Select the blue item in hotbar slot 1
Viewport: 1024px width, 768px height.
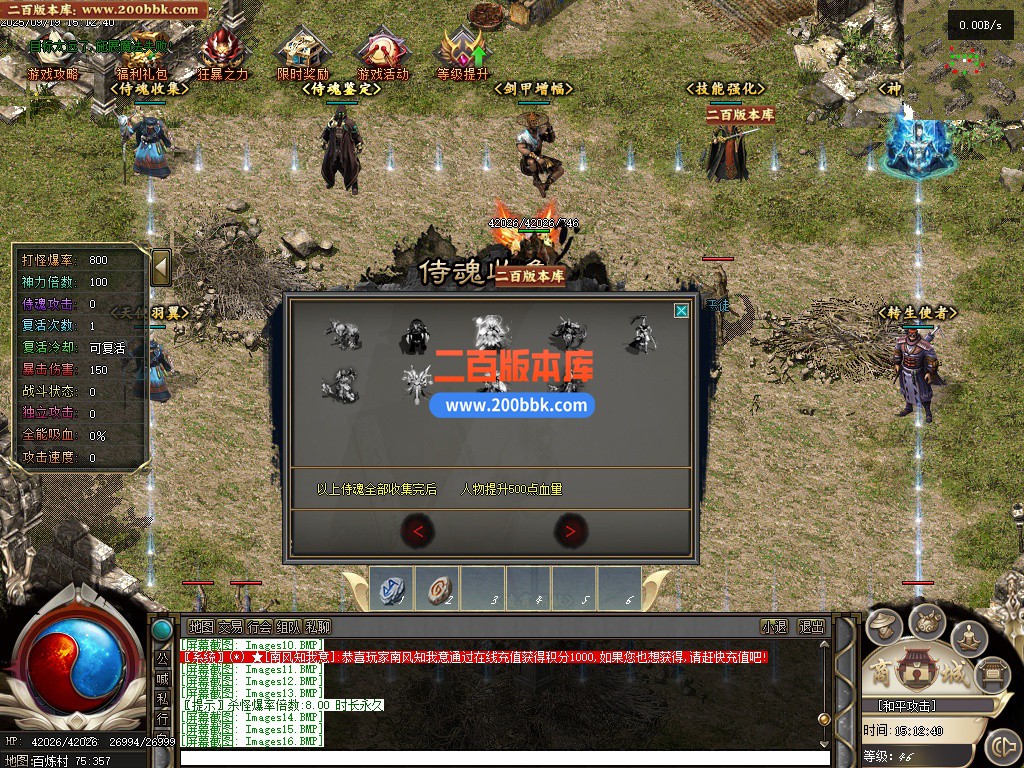click(x=392, y=588)
